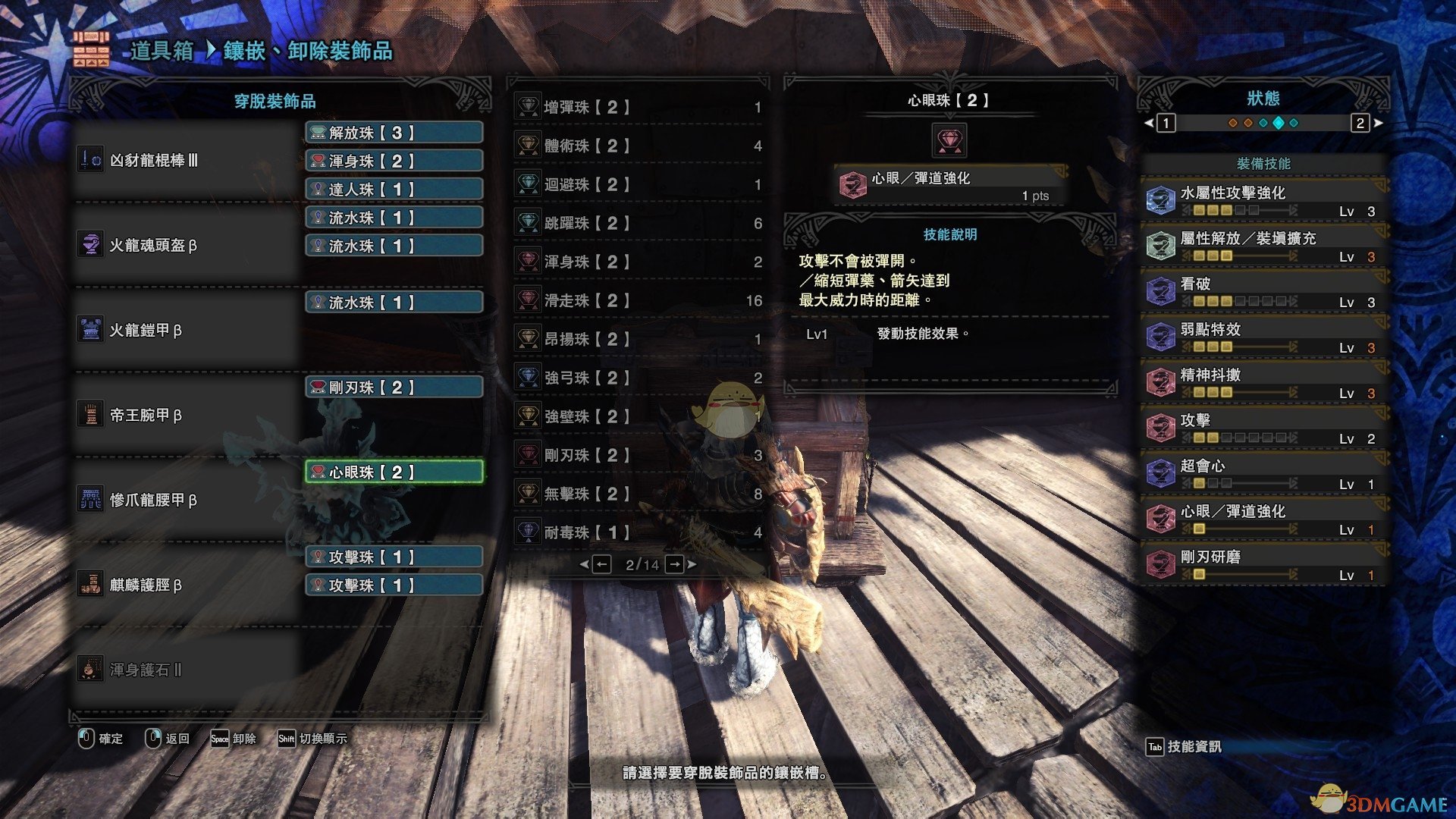This screenshot has width=1456, height=819.
Task: Select the highlighted 心眼珠【2】 slot
Action: click(394, 472)
